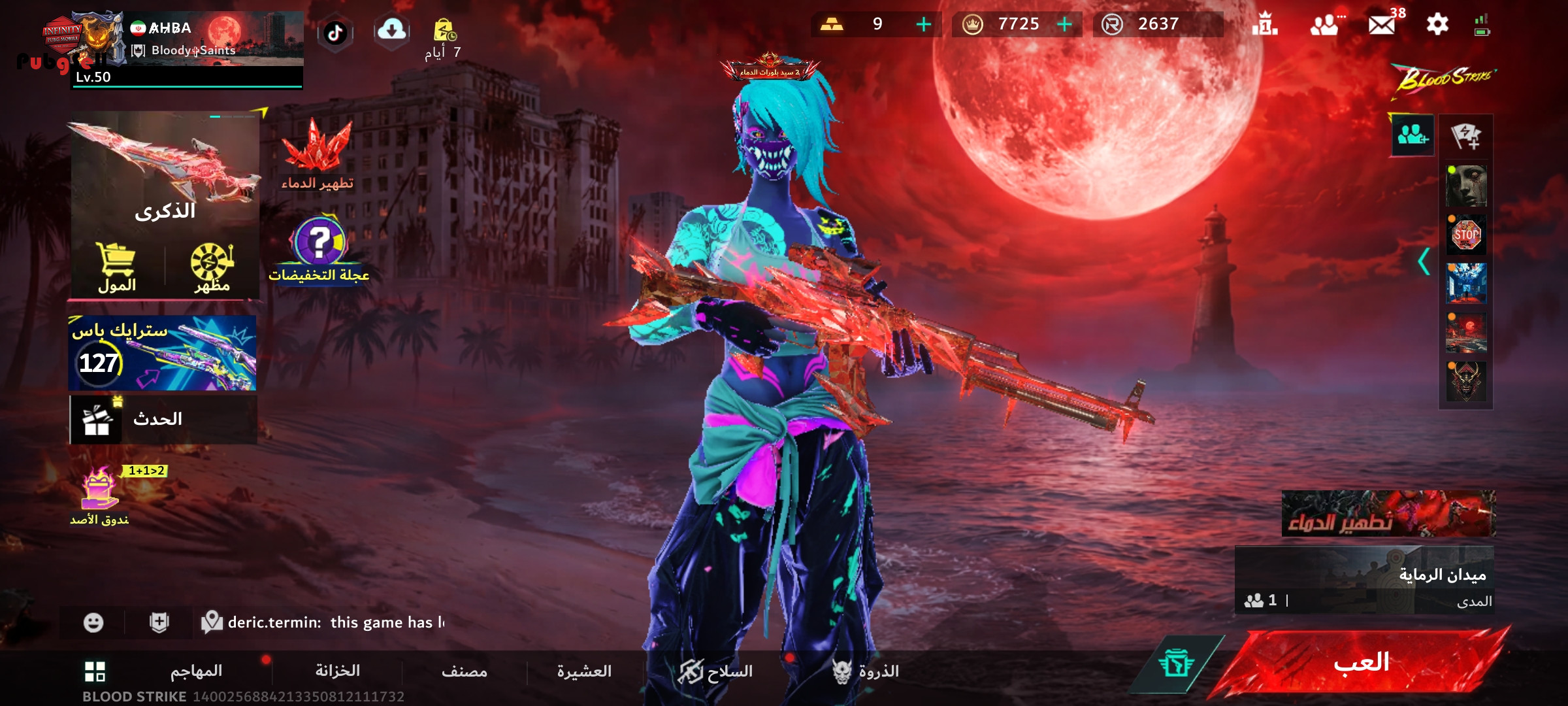Open the mail inbox envelope
This screenshot has width=1568, height=706.
(x=1381, y=25)
